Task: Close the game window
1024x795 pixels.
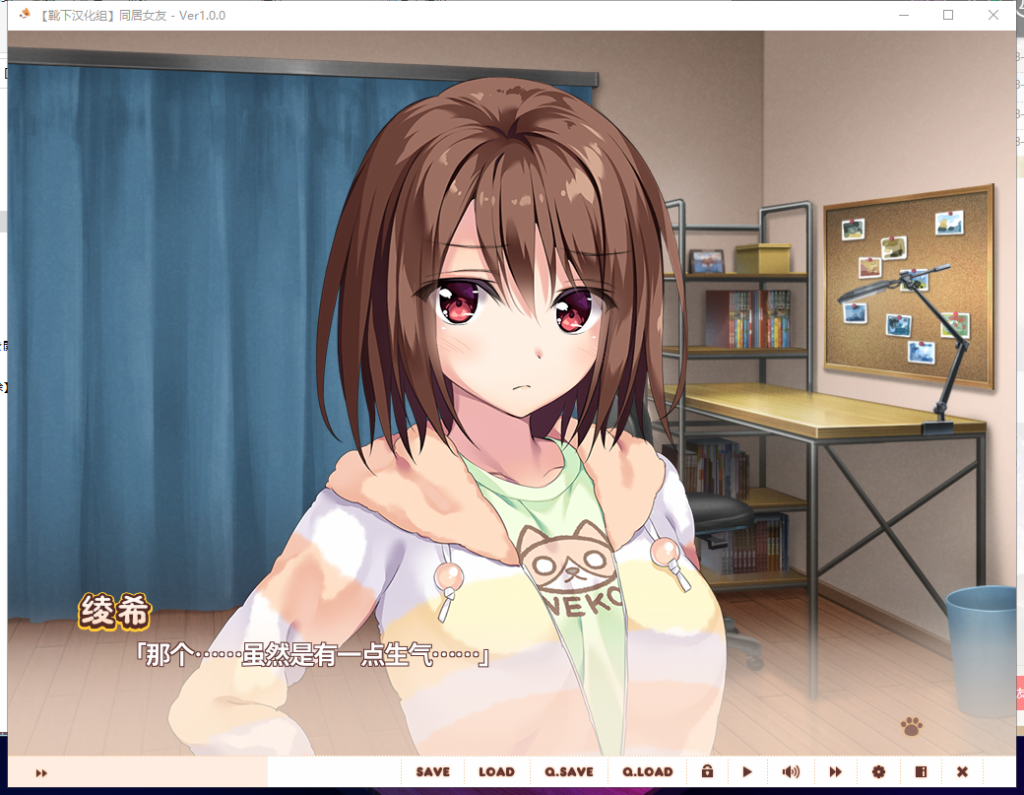Action: click(x=993, y=15)
